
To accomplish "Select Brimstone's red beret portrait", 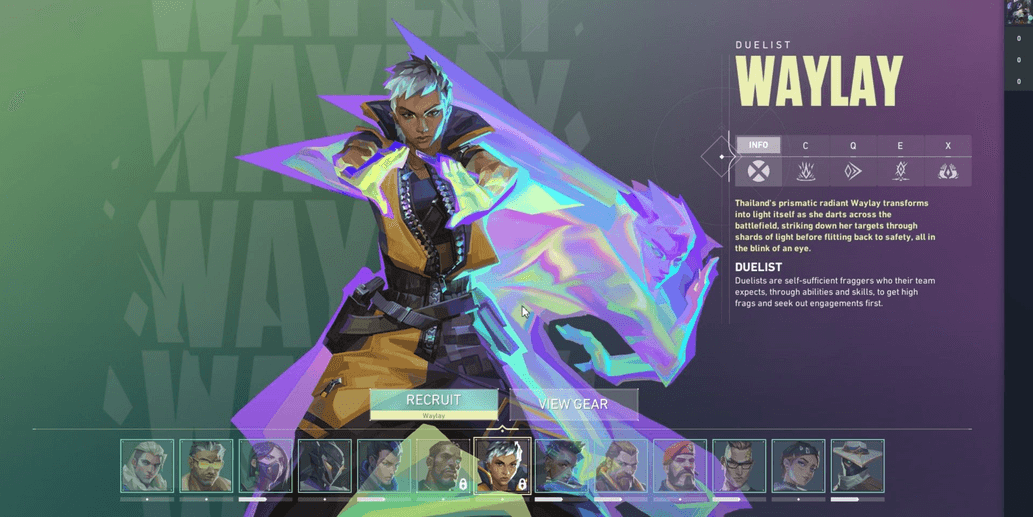I will click(680, 466).
